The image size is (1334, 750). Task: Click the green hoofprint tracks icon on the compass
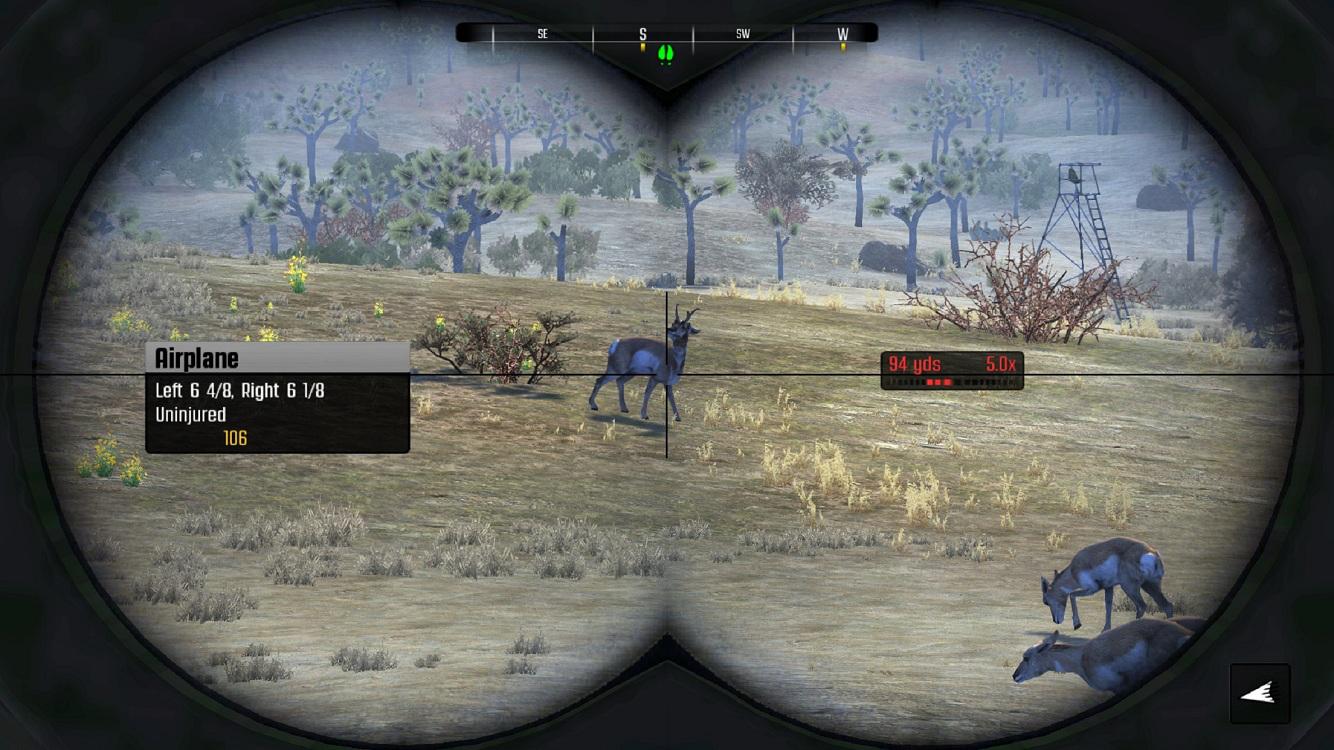click(666, 50)
